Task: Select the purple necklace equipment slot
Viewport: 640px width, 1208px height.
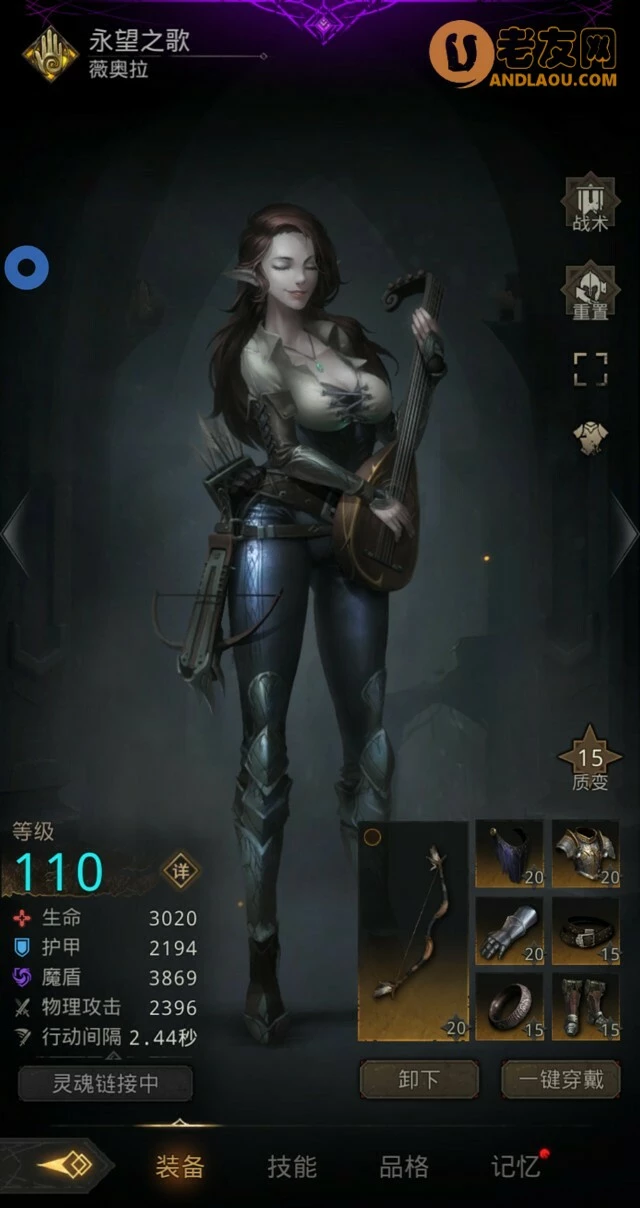Action: (510, 854)
